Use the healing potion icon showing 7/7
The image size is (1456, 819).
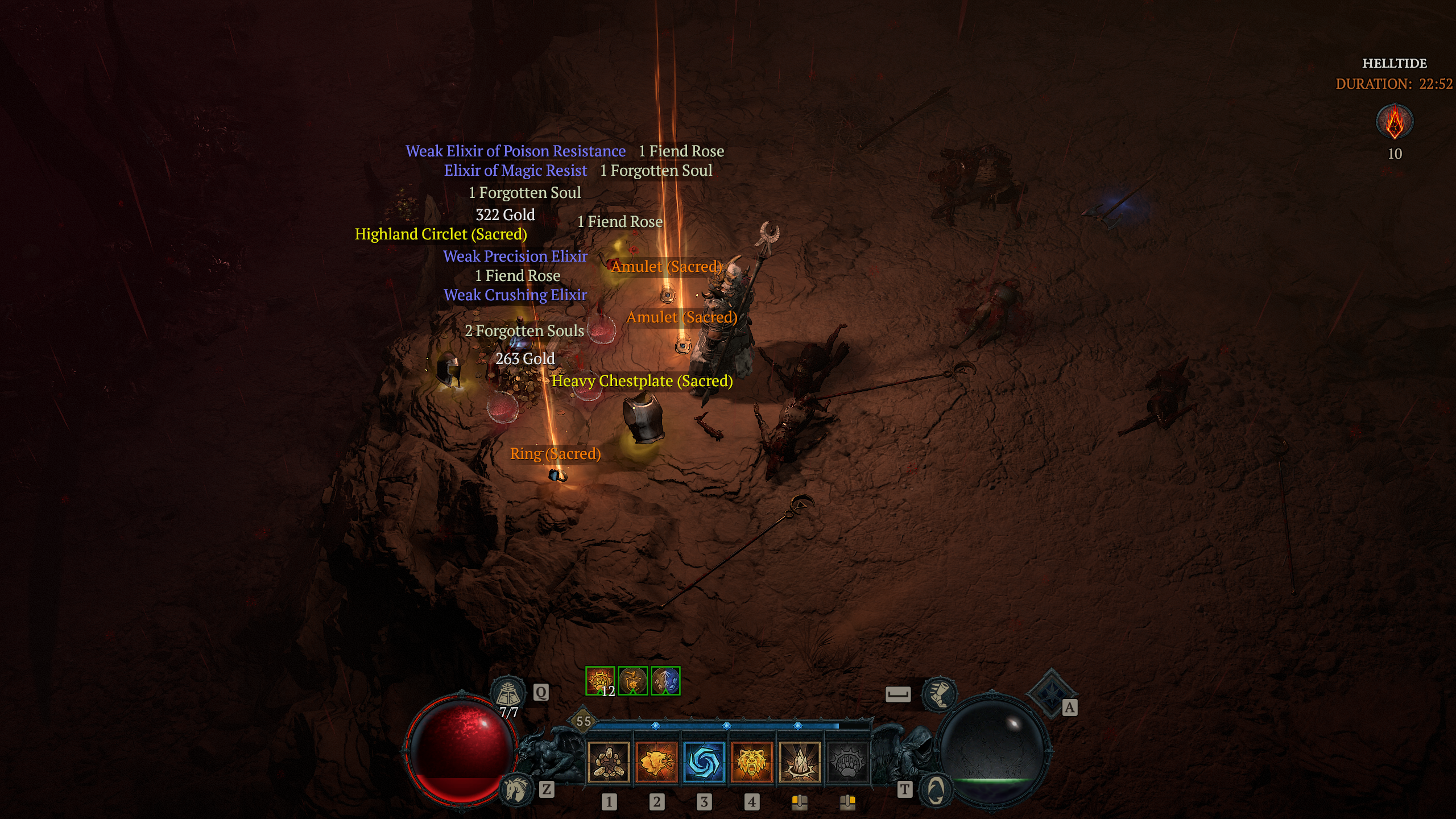(508, 692)
